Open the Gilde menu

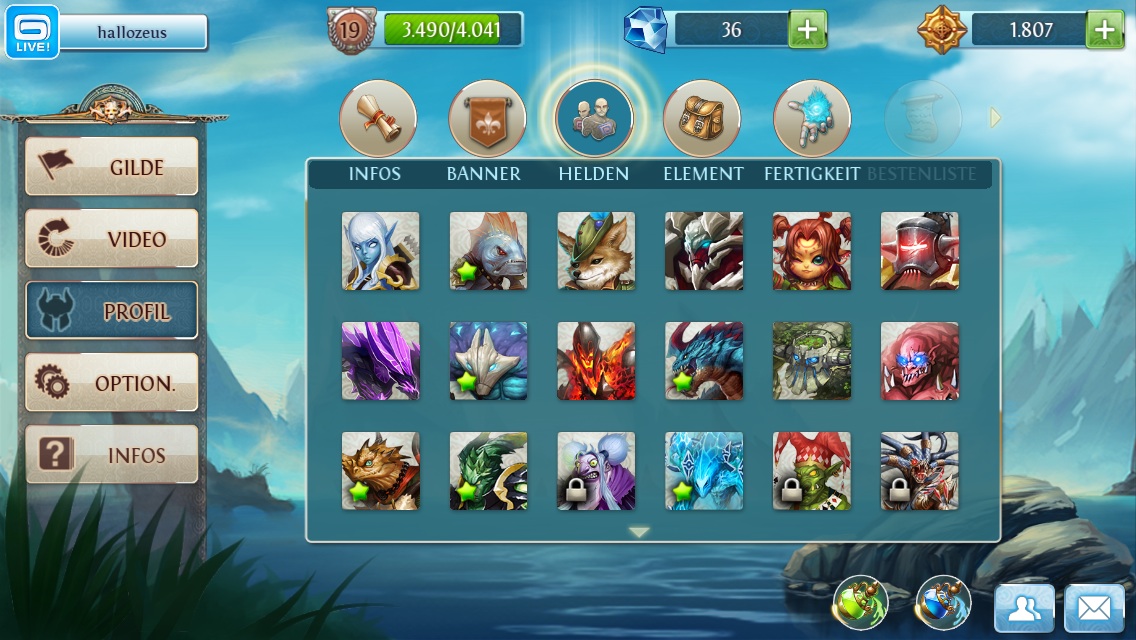point(111,167)
